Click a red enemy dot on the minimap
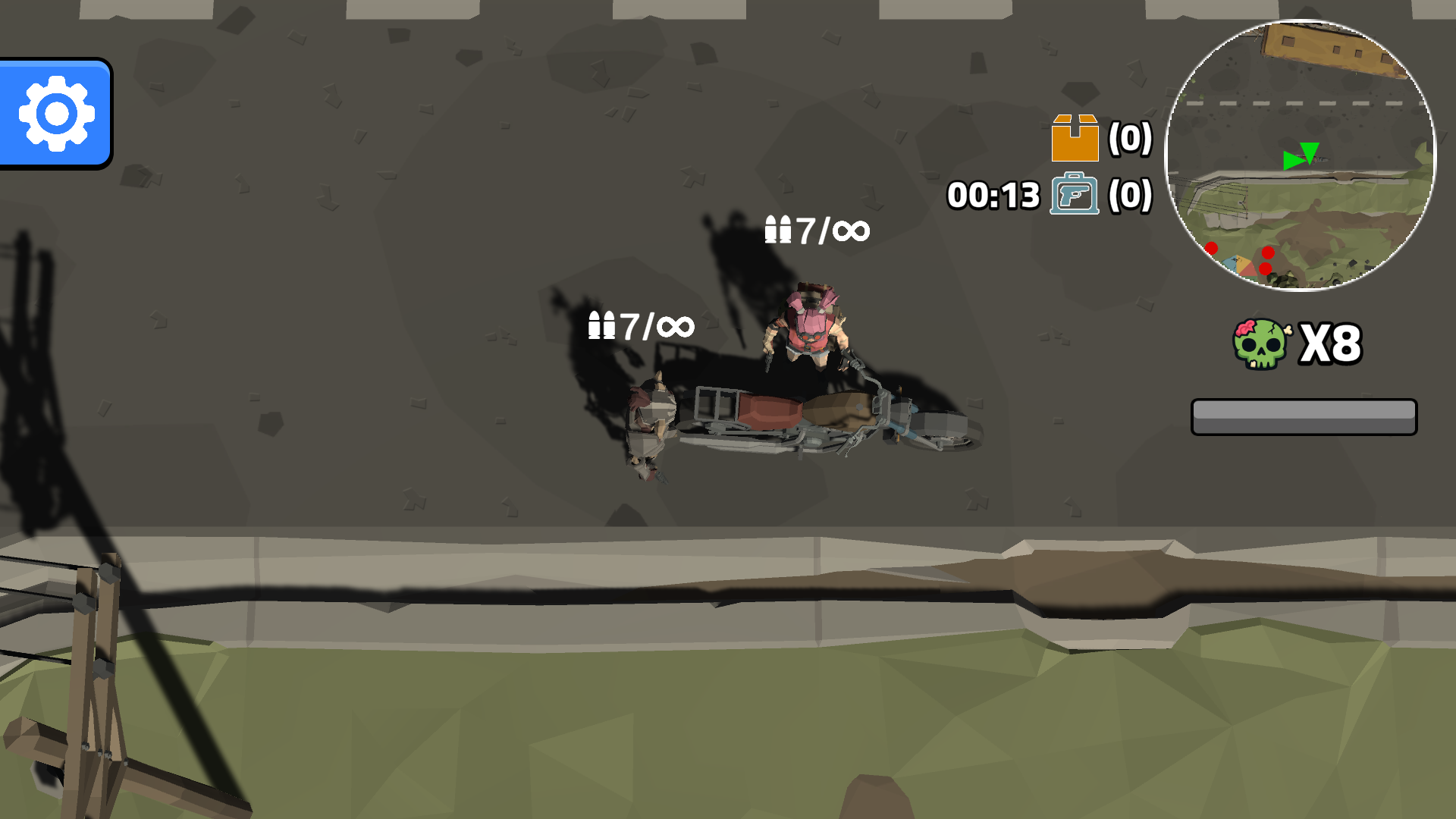1456x819 pixels. pyautogui.click(x=1269, y=253)
